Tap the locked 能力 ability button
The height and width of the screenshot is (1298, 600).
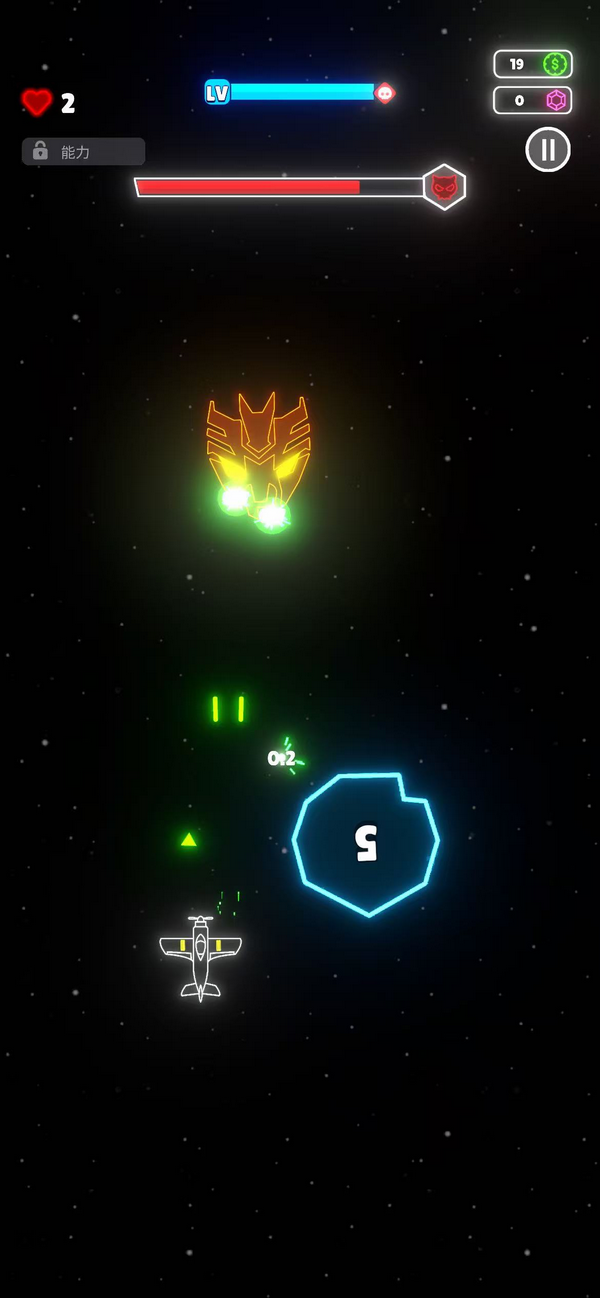tap(83, 151)
